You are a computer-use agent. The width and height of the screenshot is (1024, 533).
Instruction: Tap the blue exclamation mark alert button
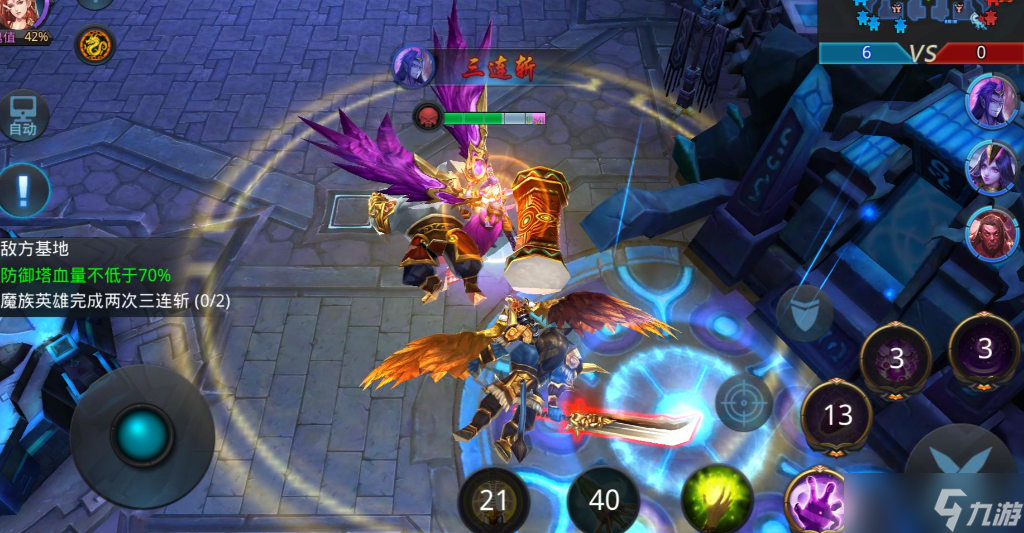pyautogui.click(x=24, y=187)
